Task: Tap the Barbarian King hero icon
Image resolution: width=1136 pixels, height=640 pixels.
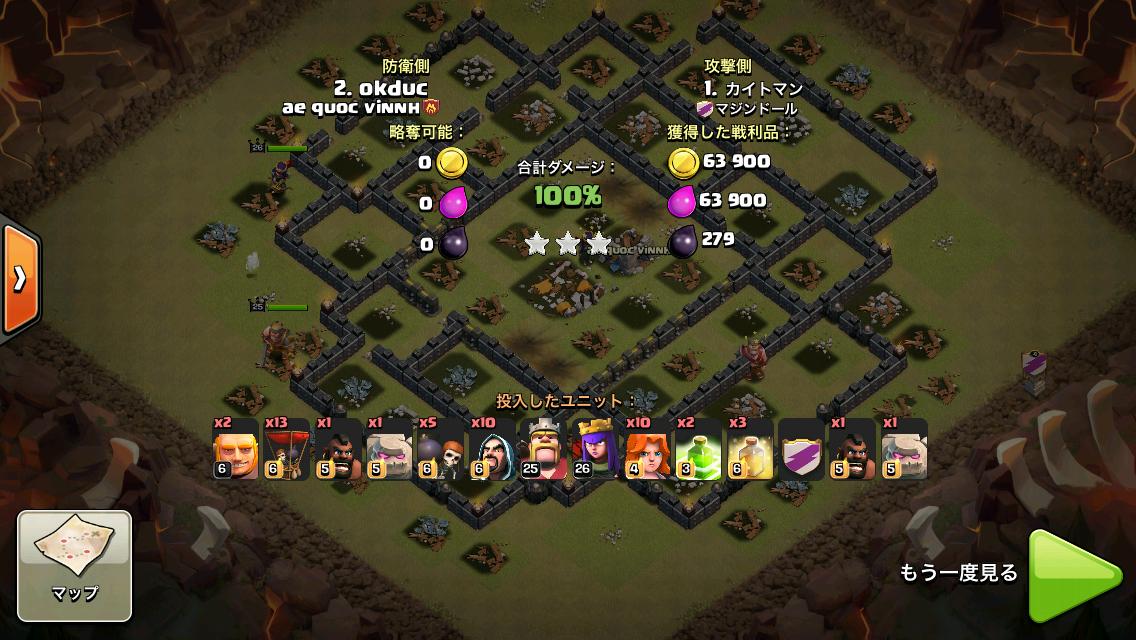Action: [x=543, y=449]
